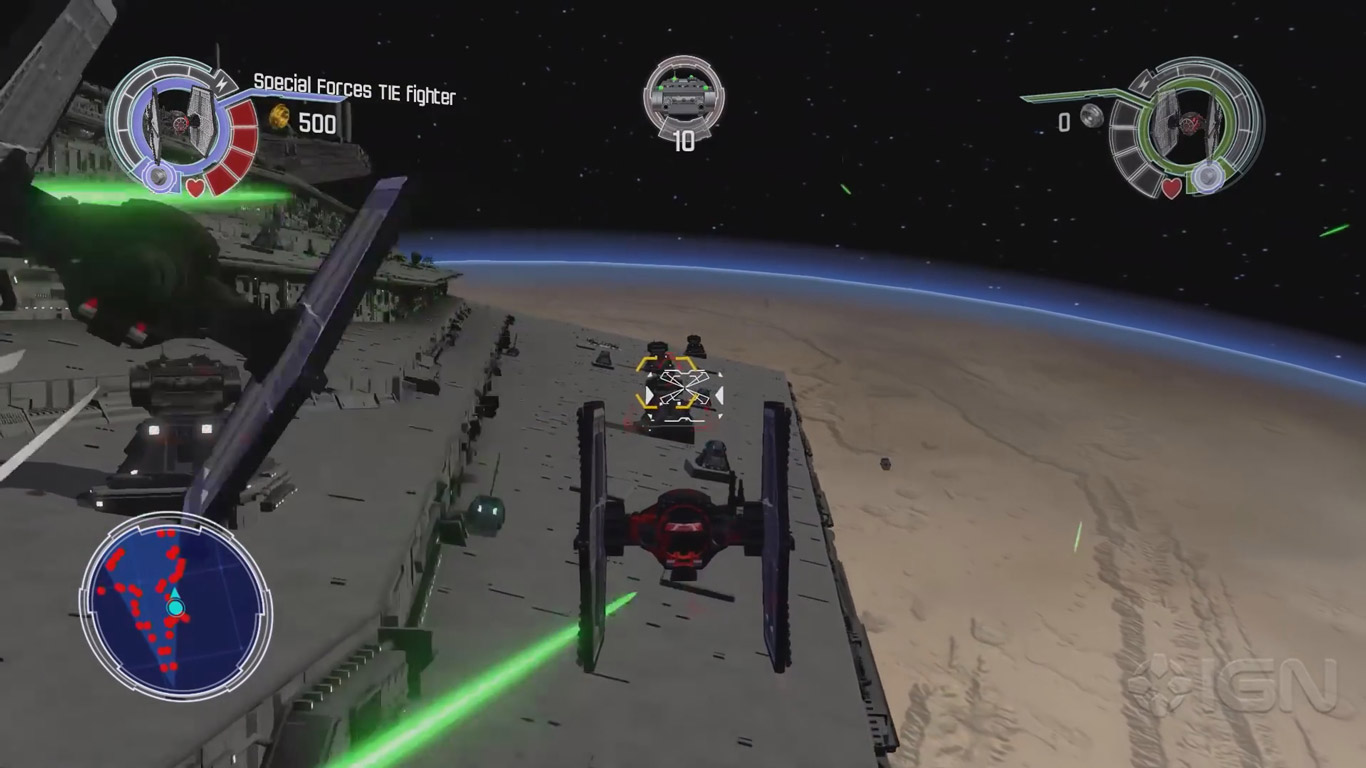Click player two's silver stud icon

(1093, 117)
